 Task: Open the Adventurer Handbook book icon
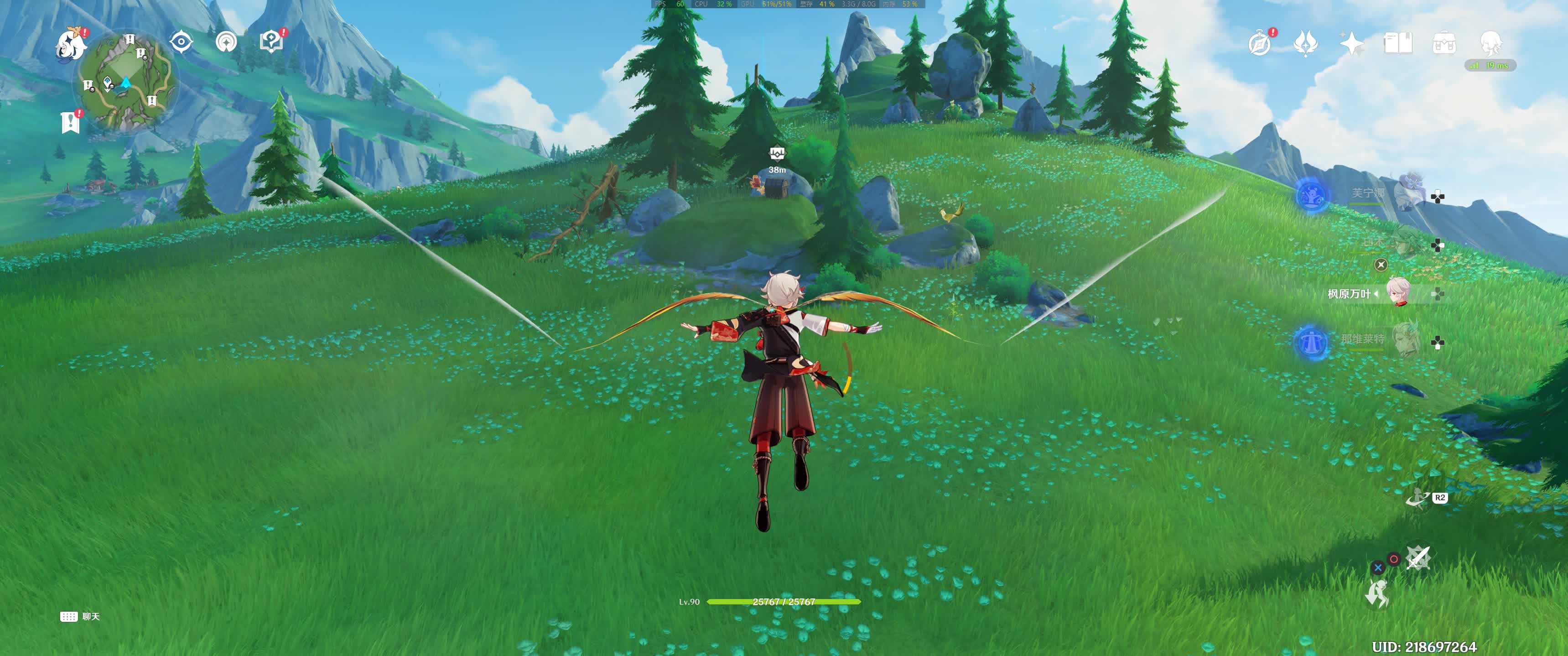point(1397,43)
